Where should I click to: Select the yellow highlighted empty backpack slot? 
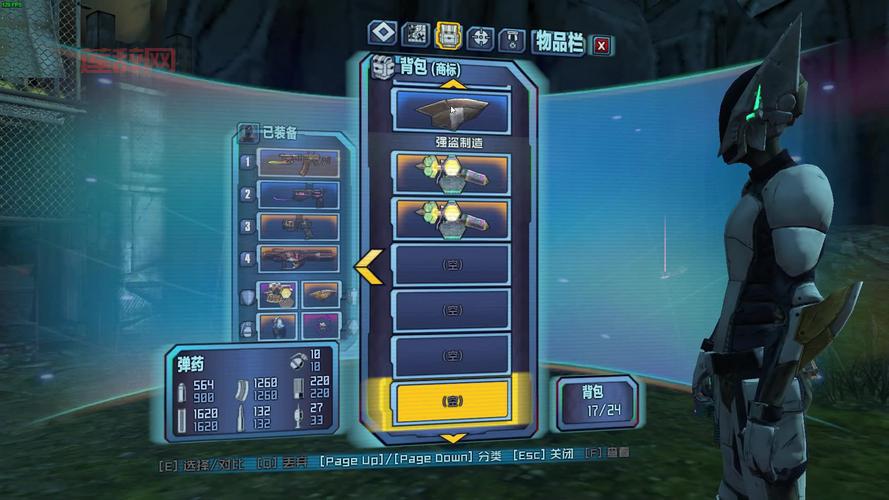tap(452, 400)
